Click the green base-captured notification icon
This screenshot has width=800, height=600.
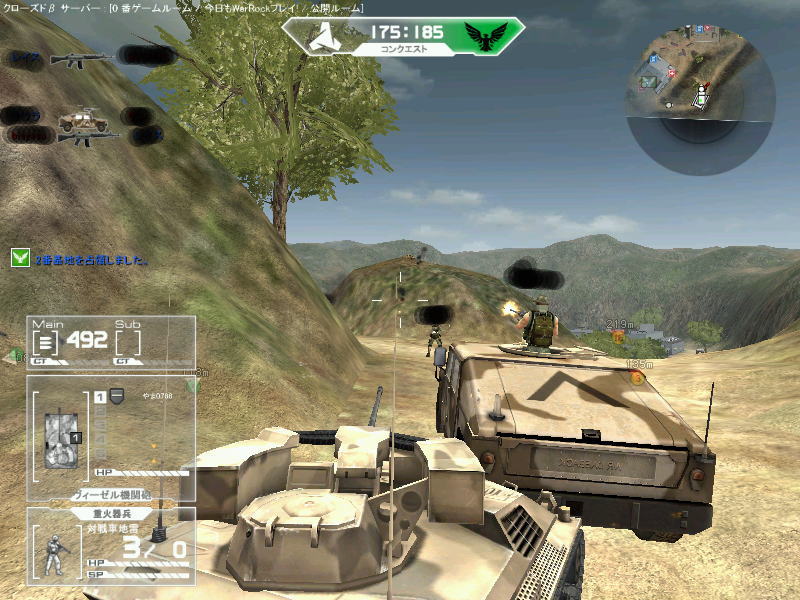20,258
